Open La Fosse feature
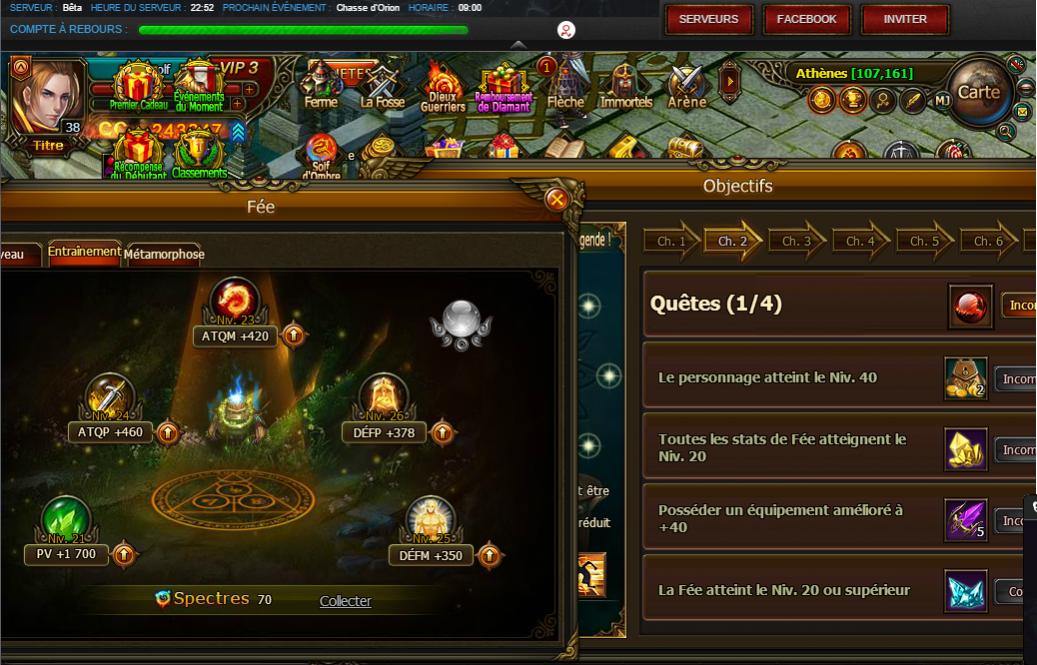1037x665 pixels. 383,86
